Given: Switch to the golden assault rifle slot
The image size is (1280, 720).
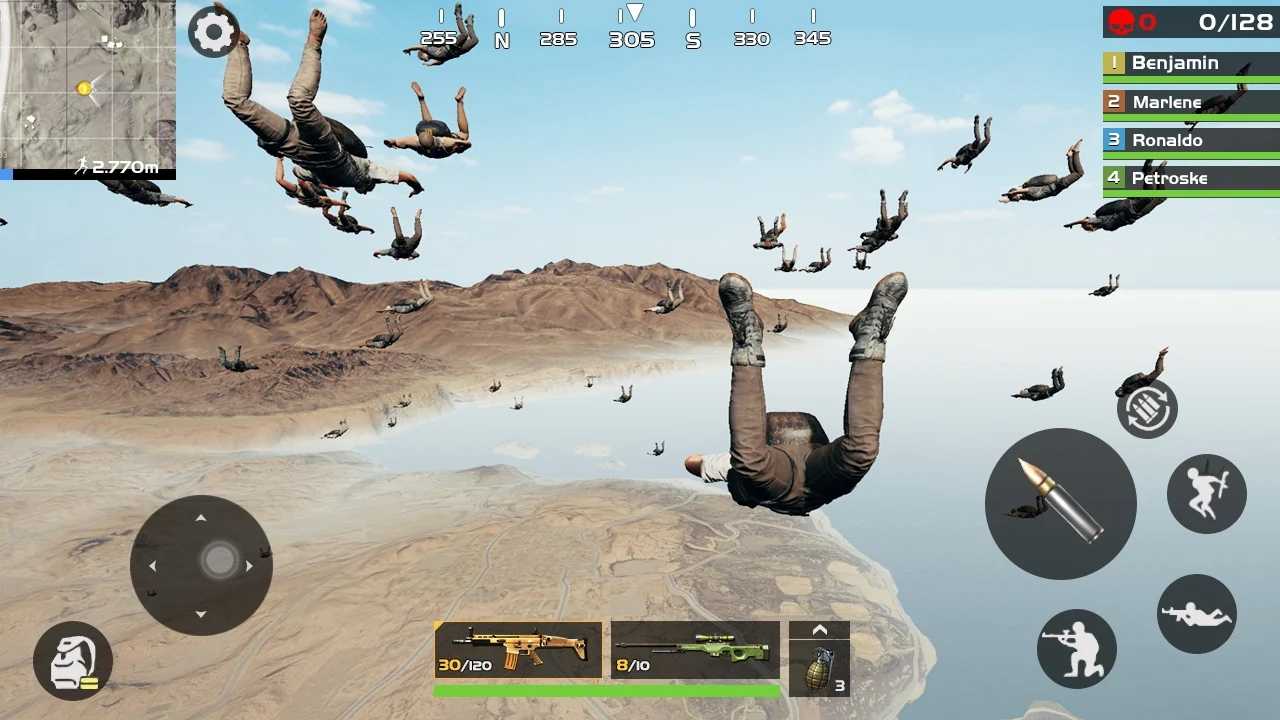Looking at the screenshot, I should click(516, 650).
